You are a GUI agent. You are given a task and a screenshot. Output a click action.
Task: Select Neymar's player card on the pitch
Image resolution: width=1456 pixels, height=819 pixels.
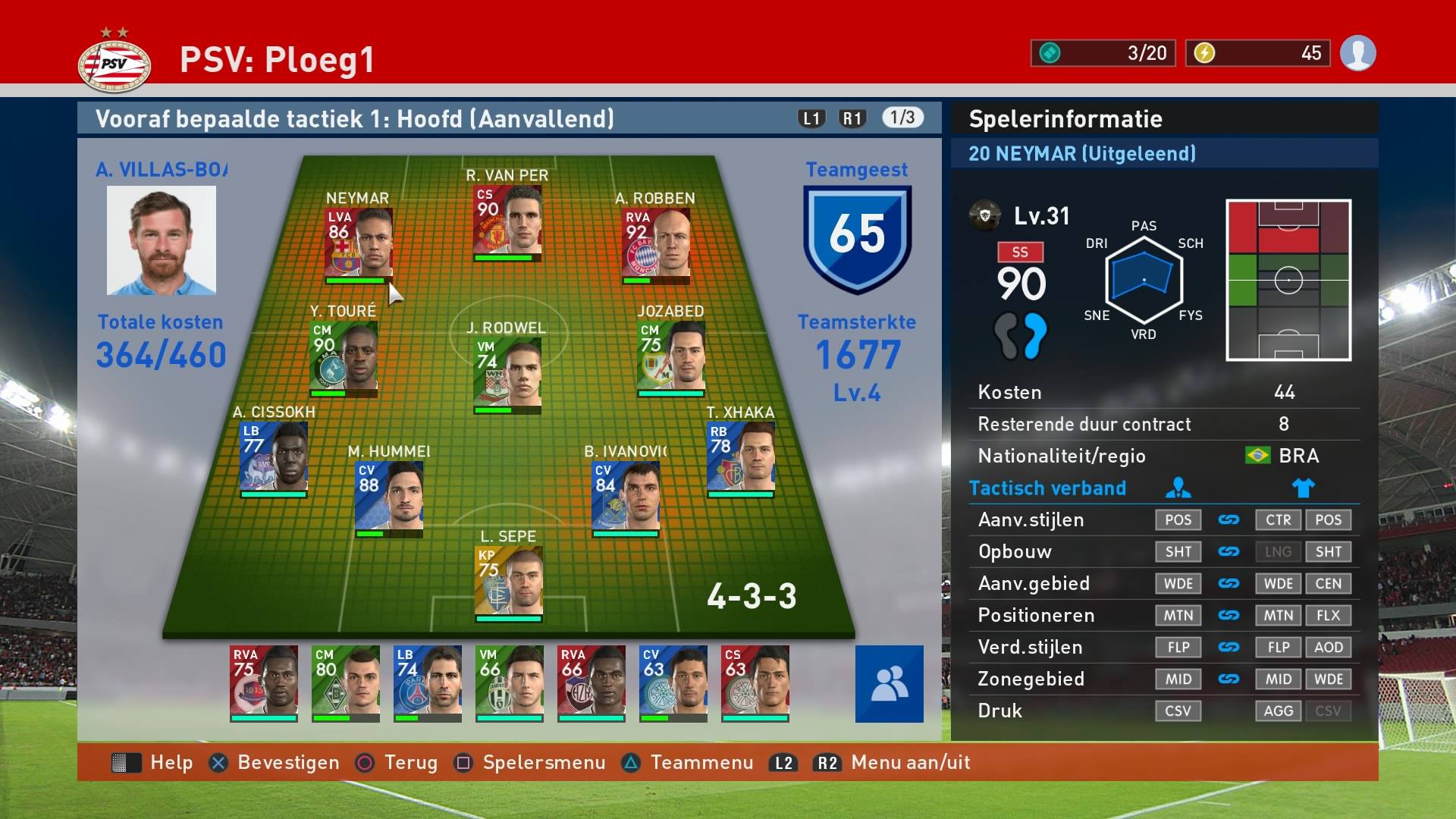point(359,243)
